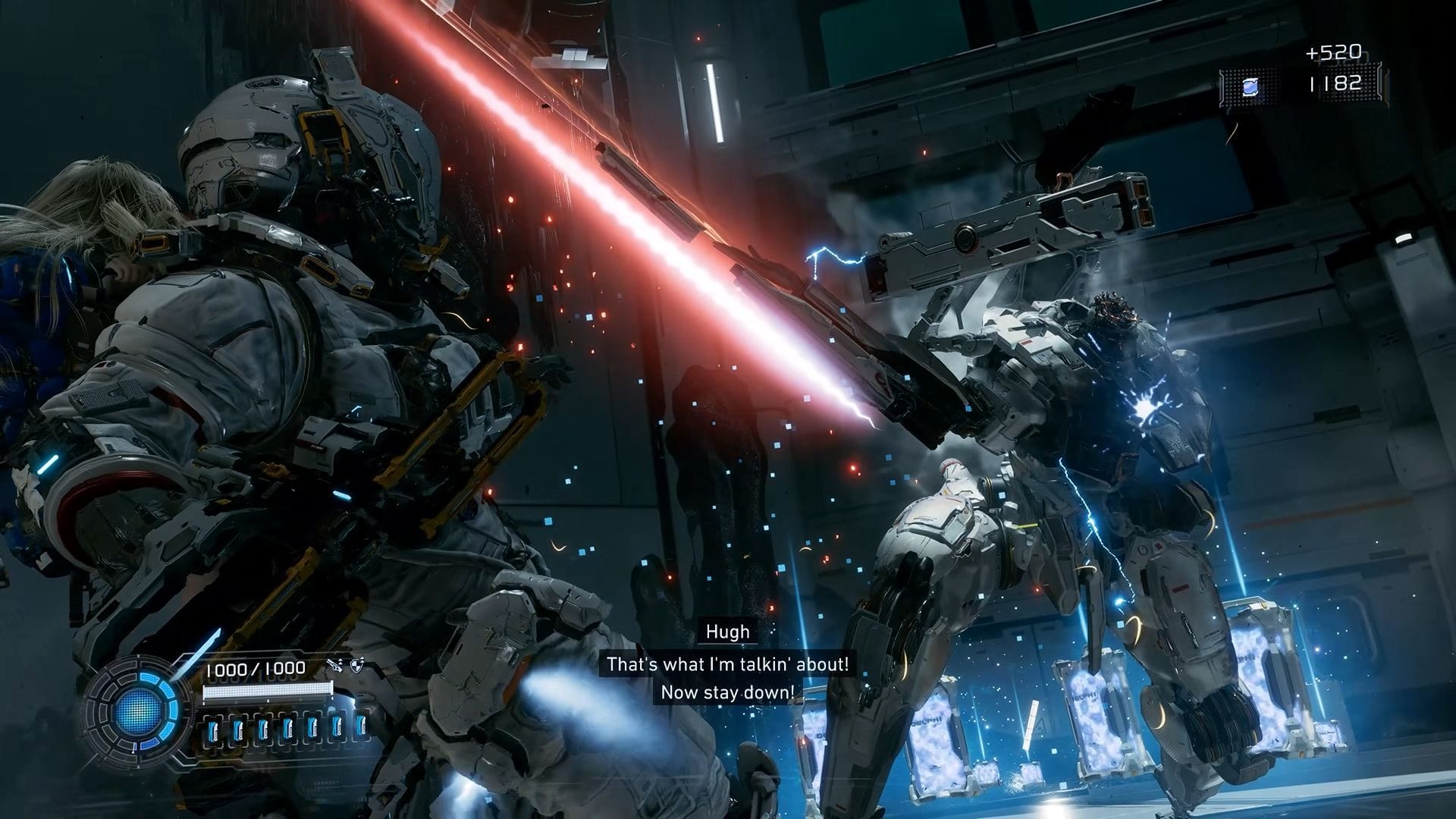Viewport: 1456px width, 819px height.
Task: Click the 1182 currency total display
Action: (1336, 85)
